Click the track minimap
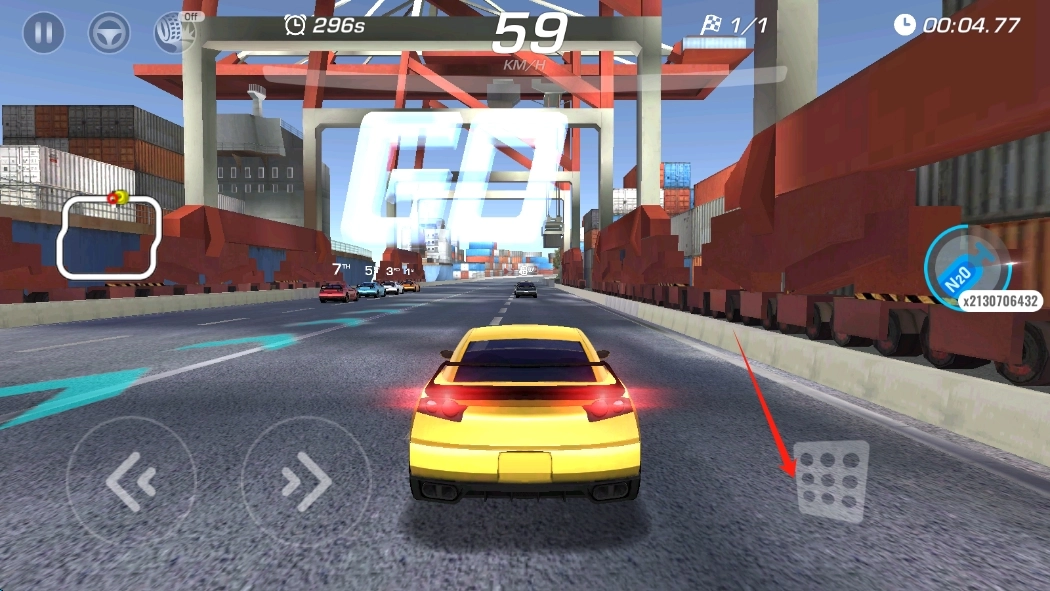 [109, 237]
